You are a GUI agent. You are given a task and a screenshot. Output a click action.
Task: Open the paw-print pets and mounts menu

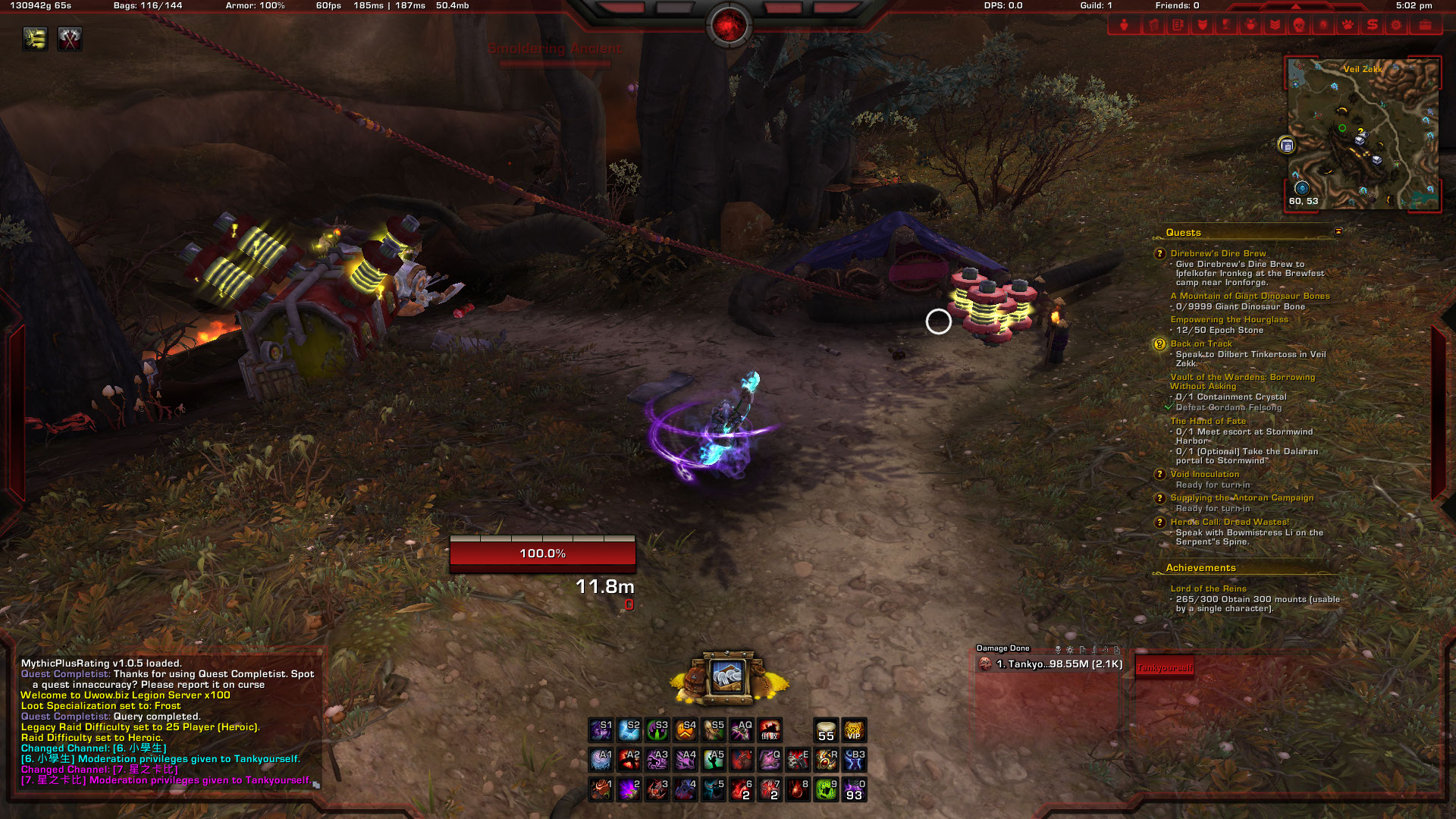click(x=1348, y=25)
